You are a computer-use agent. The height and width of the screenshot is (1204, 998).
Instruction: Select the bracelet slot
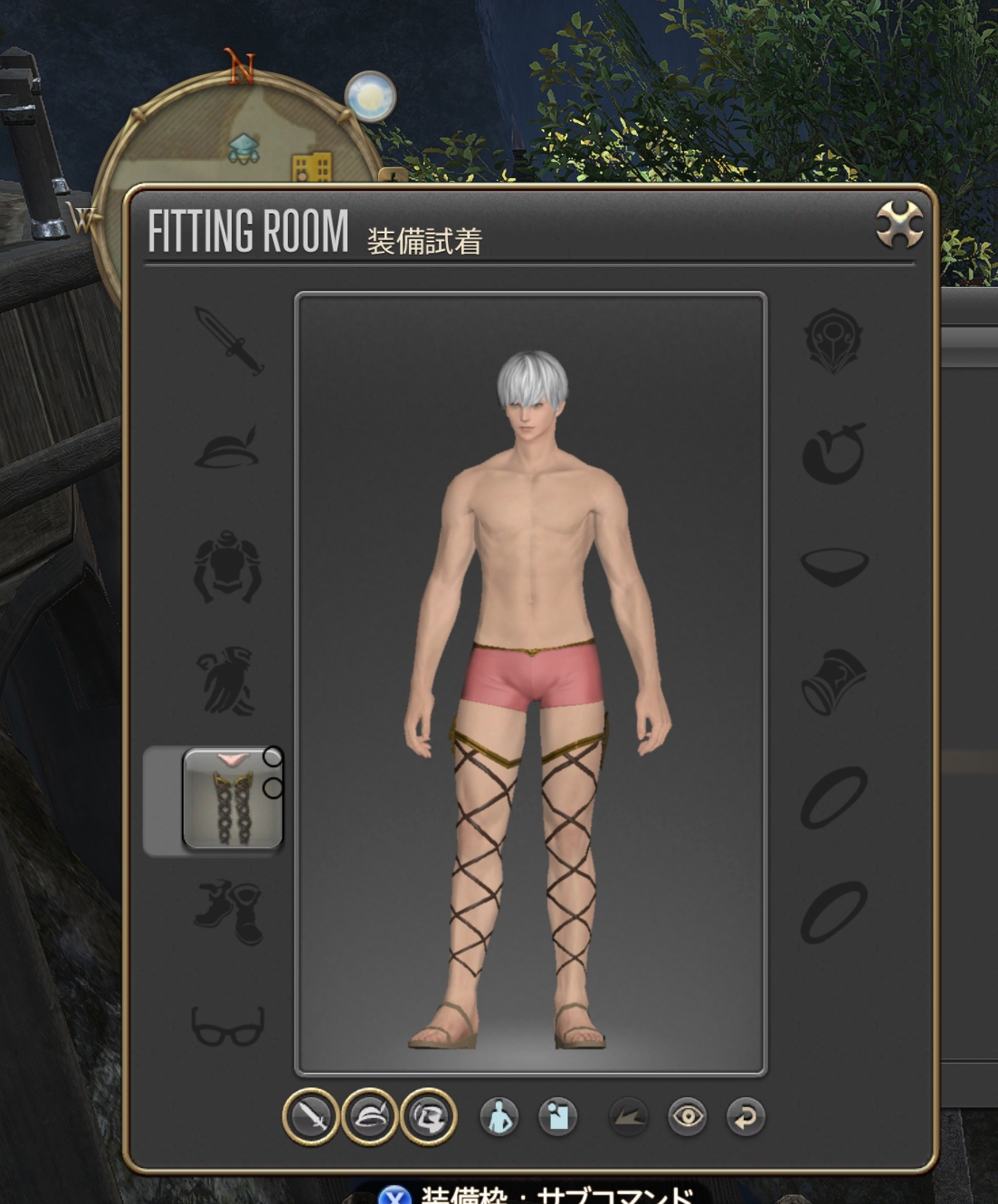833,682
